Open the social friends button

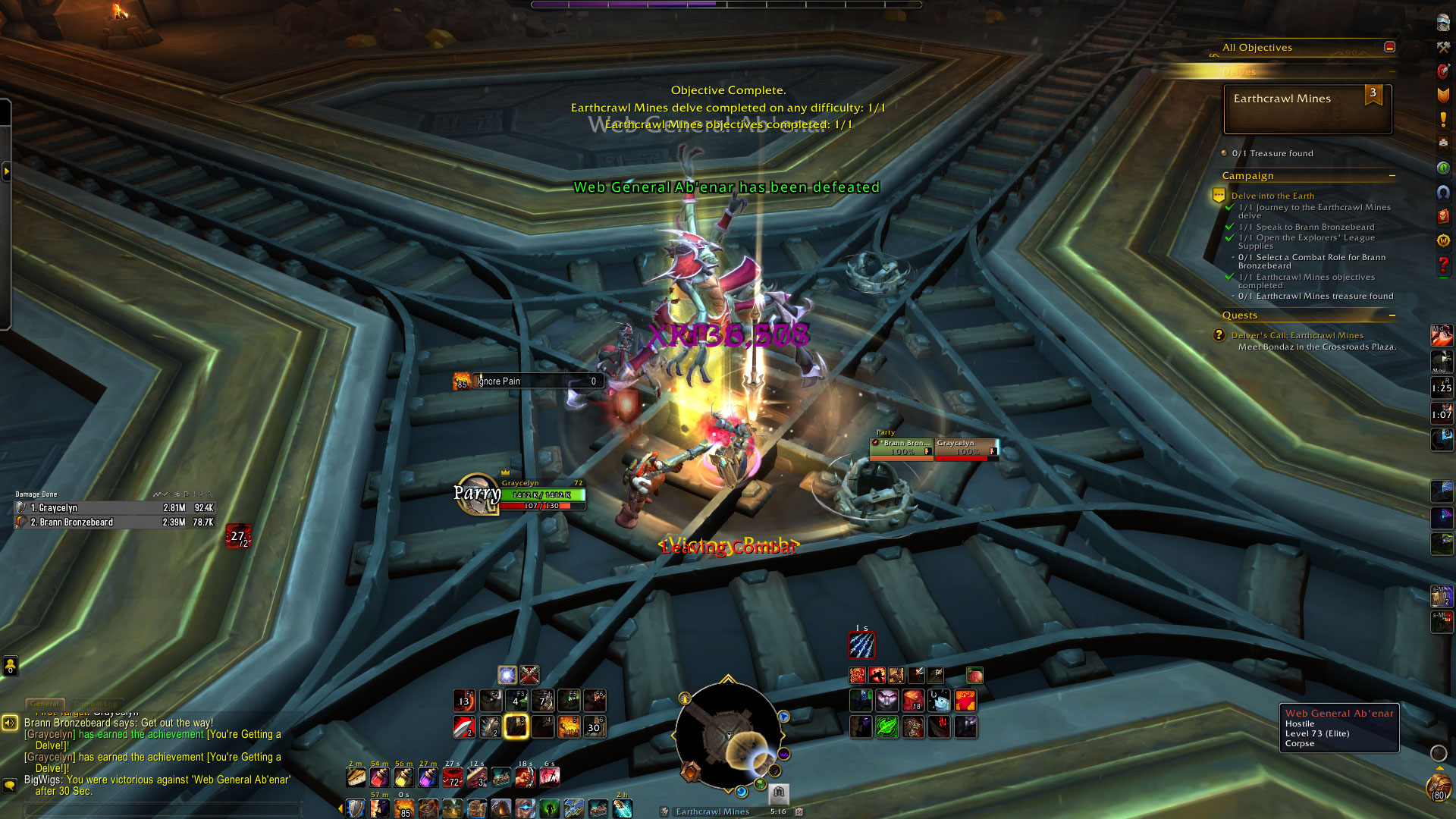click(x=11, y=666)
